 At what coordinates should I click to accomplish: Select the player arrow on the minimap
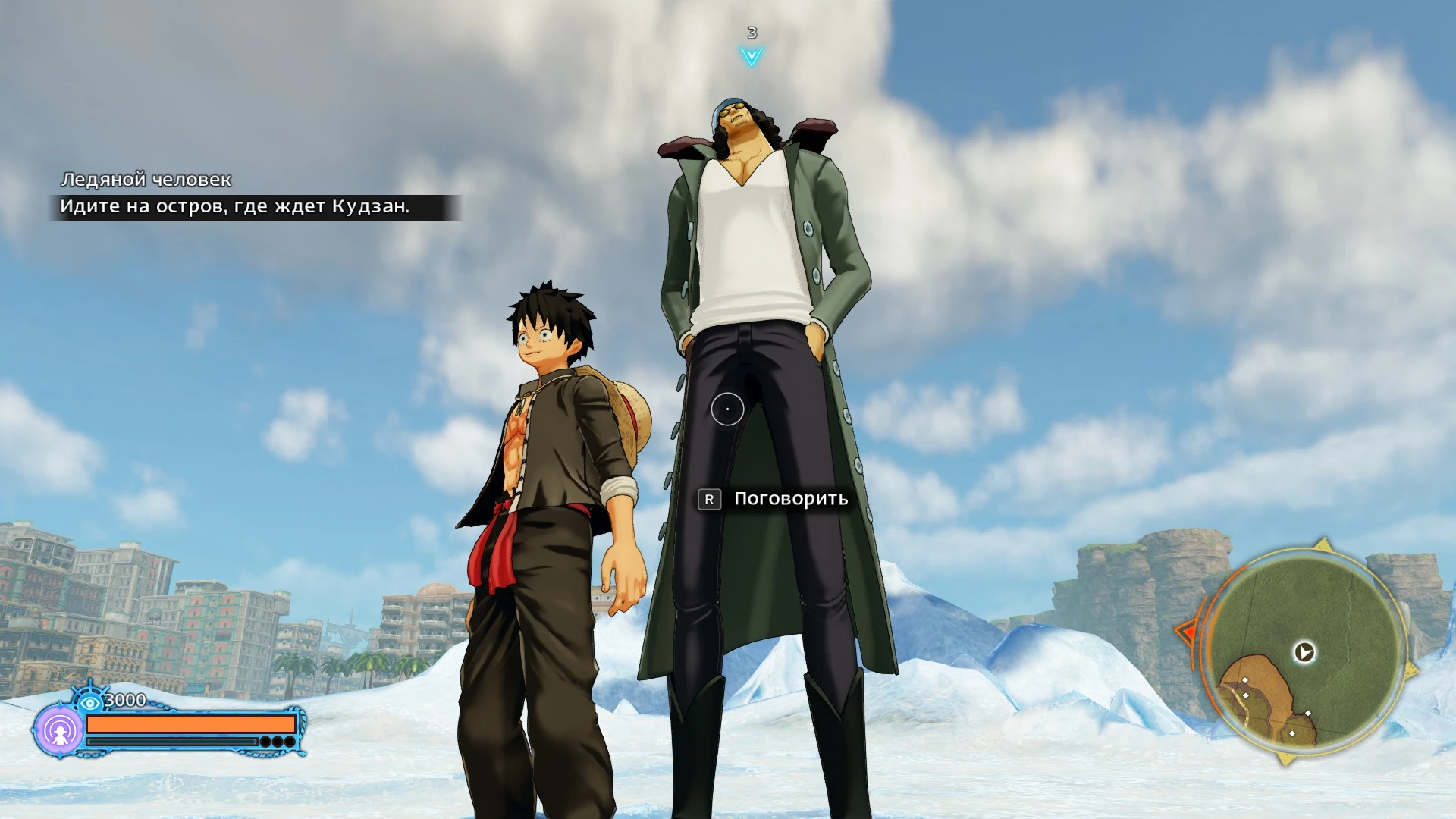click(1304, 652)
